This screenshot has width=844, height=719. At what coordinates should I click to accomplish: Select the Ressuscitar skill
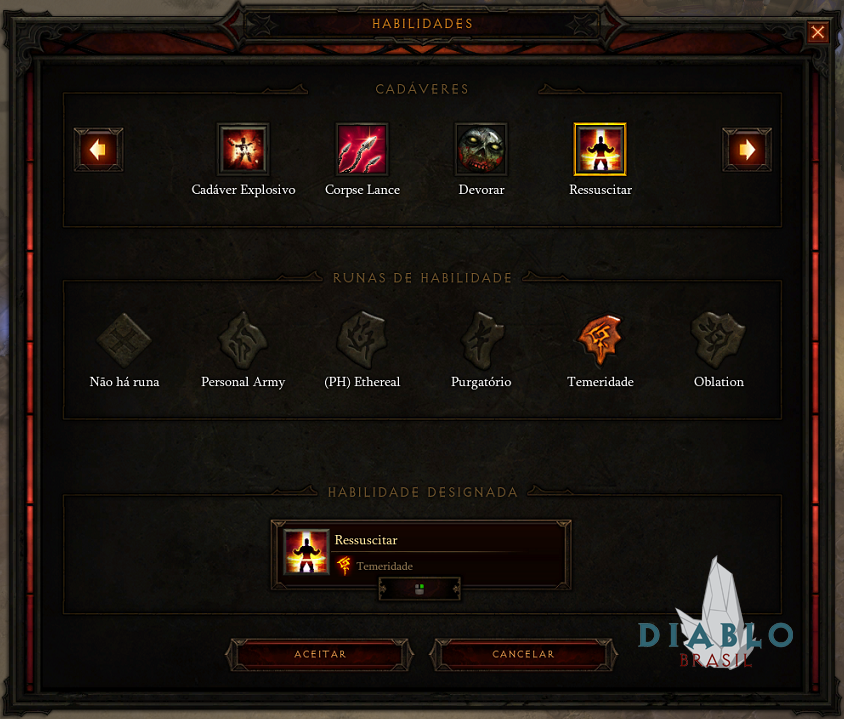coord(600,150)
